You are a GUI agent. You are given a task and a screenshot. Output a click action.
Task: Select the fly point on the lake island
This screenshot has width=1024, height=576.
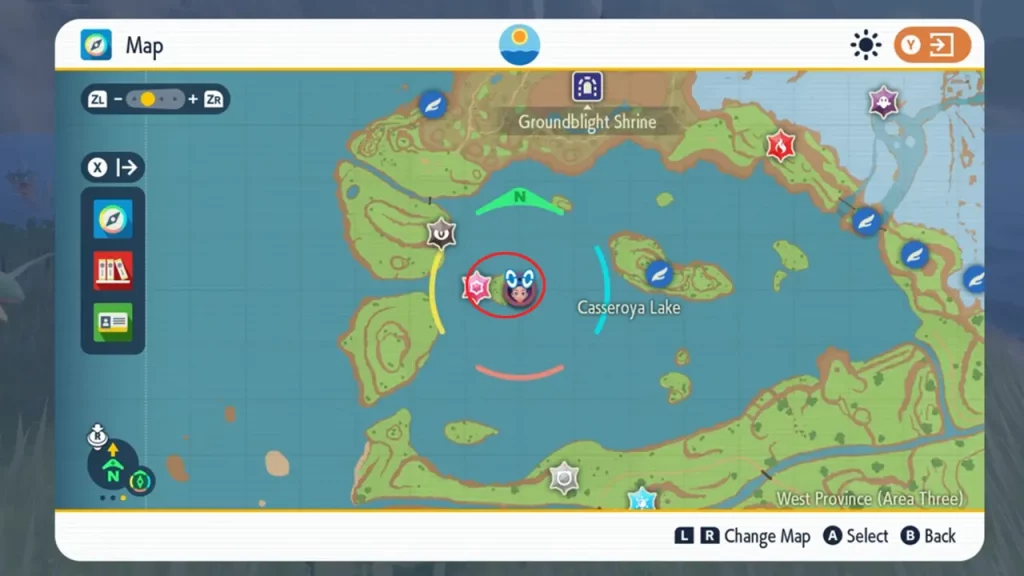[658, 273]
